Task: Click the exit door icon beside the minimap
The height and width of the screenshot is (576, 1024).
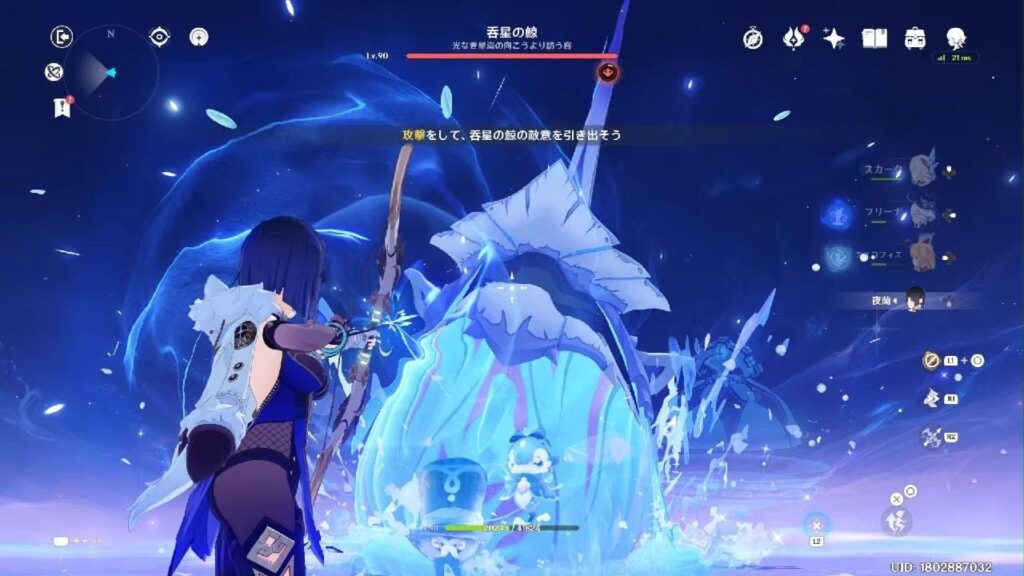Action: tap(62, 37)
